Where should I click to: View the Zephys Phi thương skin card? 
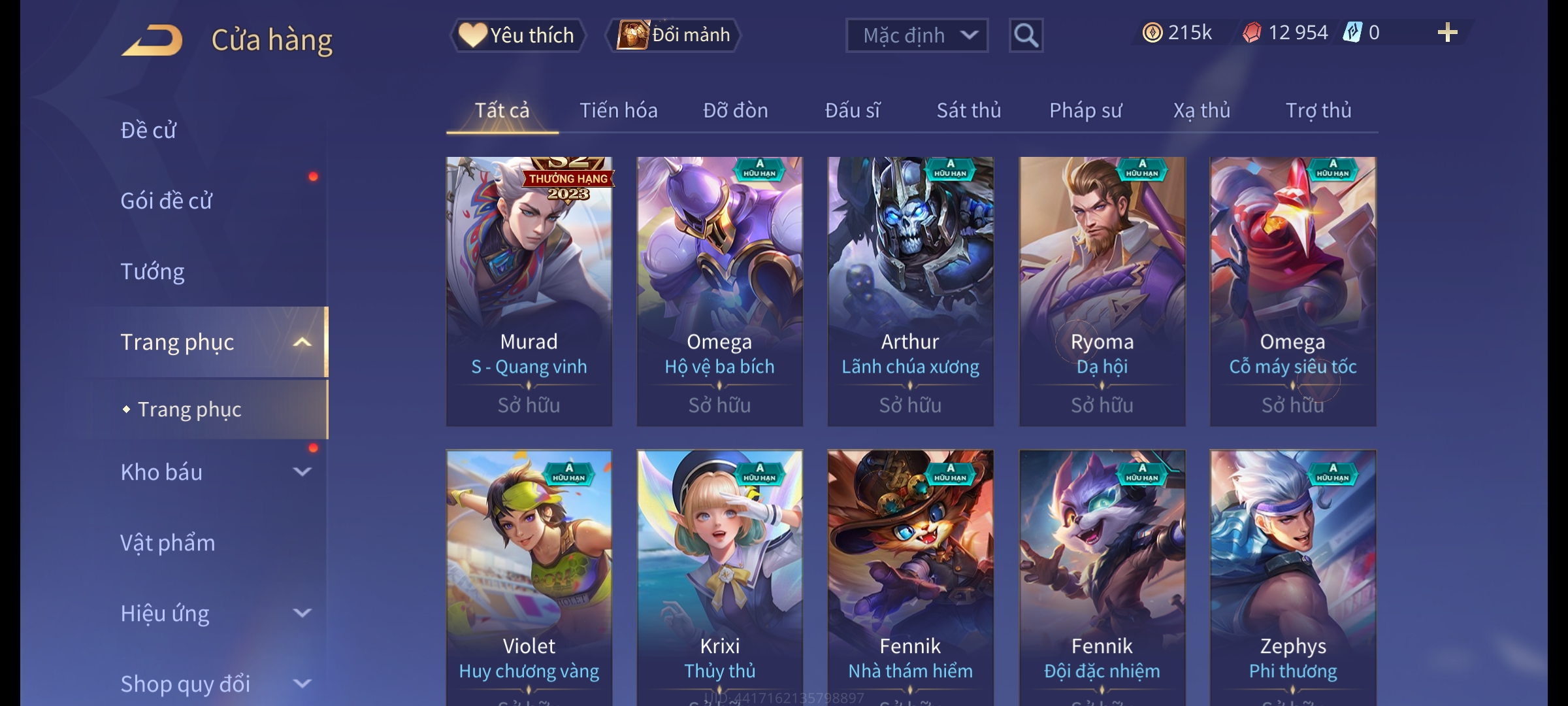tap(1292, 575)
